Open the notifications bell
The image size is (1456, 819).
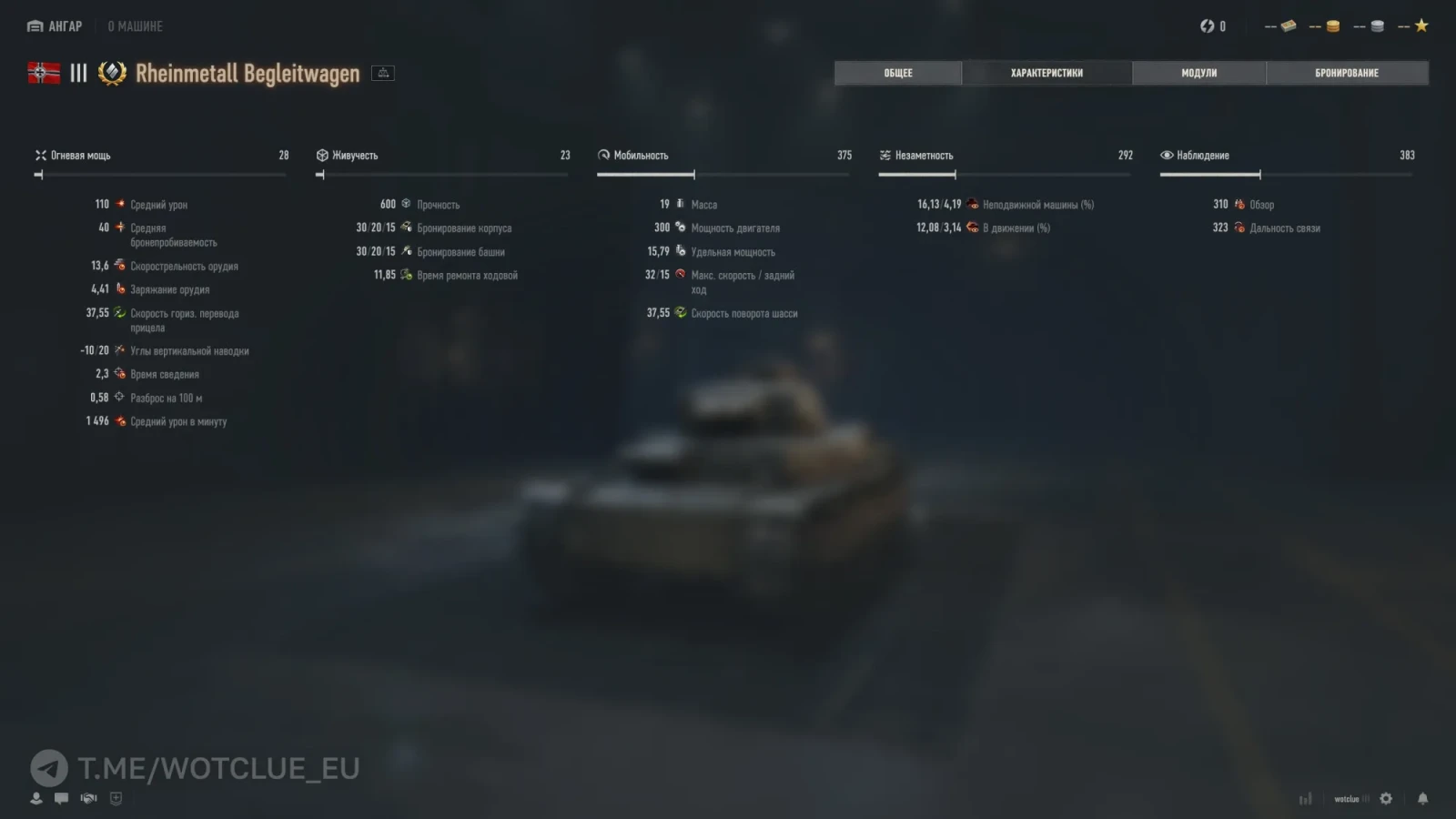pyautogui.click(x=1422, y=798)
